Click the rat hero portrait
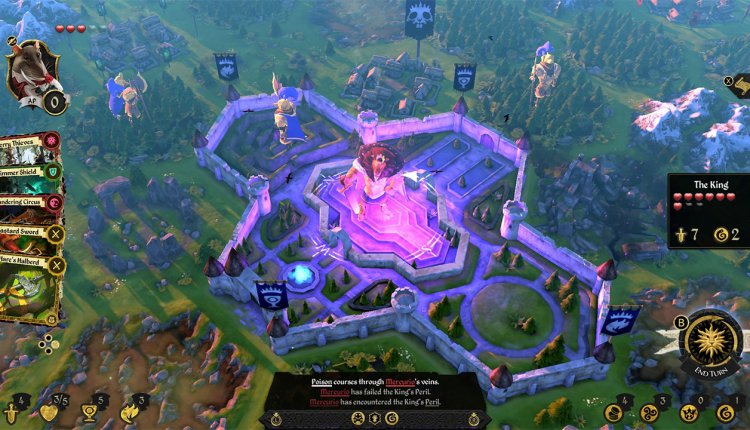750x430 pixels. click(33, 70)
